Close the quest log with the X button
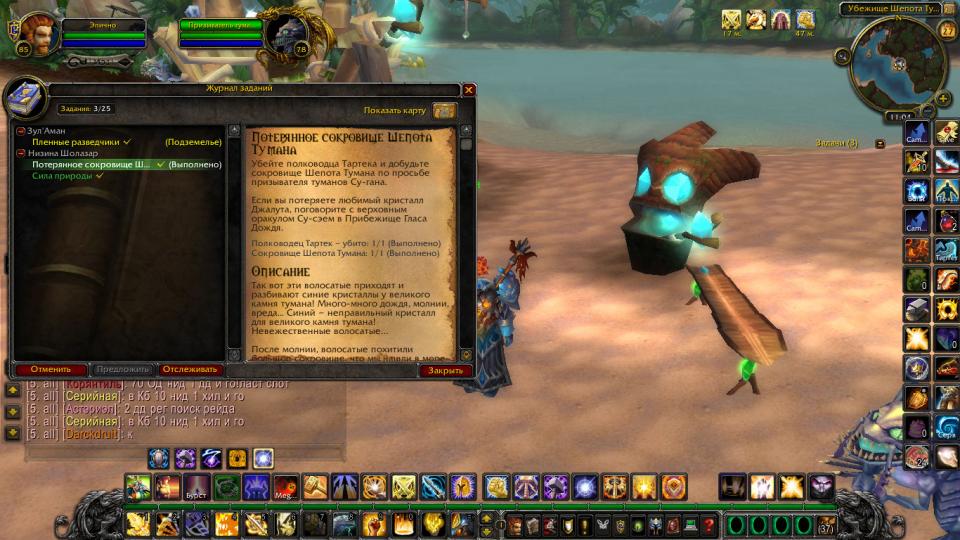Viewport: 960px width, 540px height. (x=469, y=89)
